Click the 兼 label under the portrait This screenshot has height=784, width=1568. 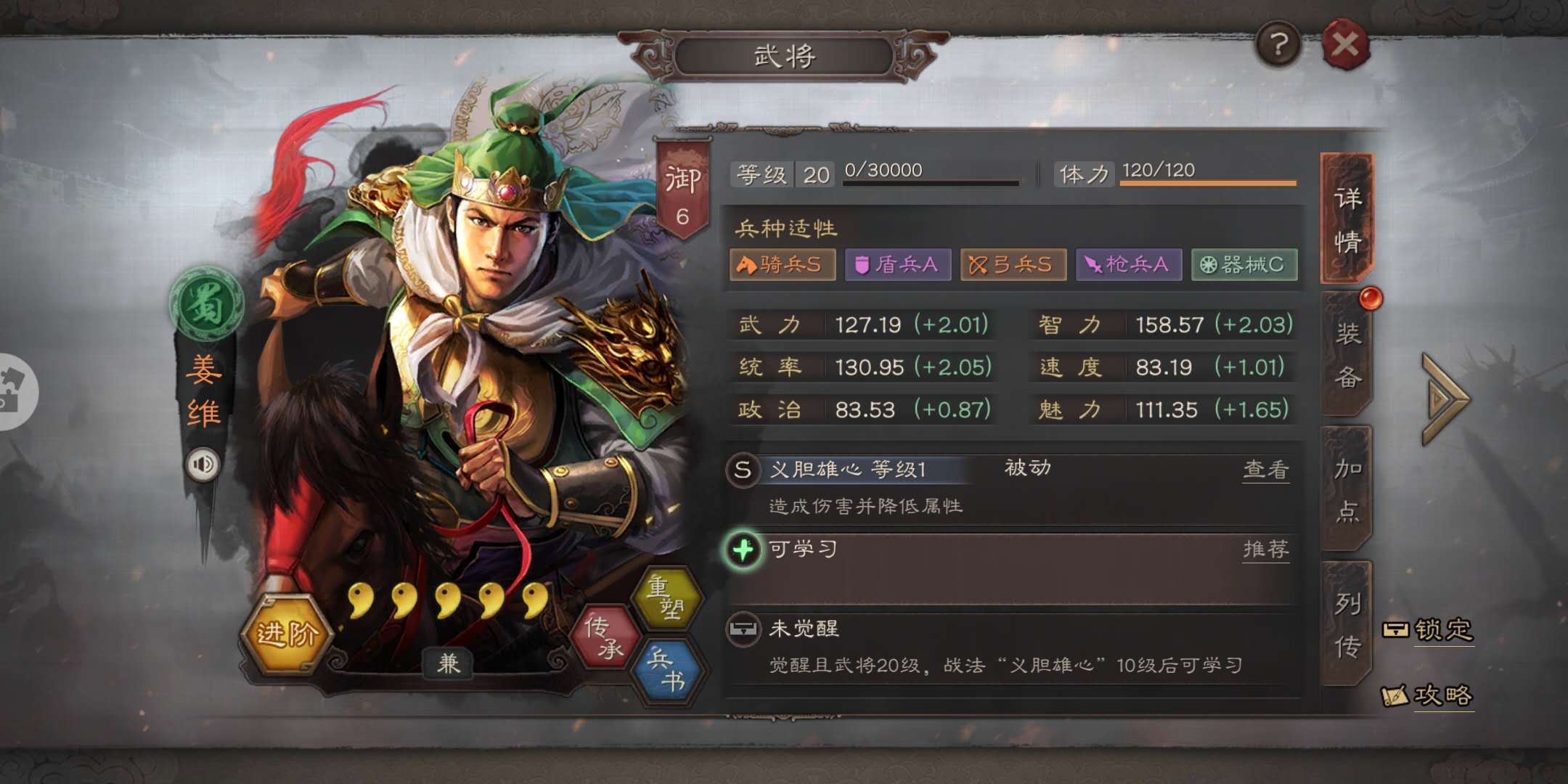[x=448, y=663]
